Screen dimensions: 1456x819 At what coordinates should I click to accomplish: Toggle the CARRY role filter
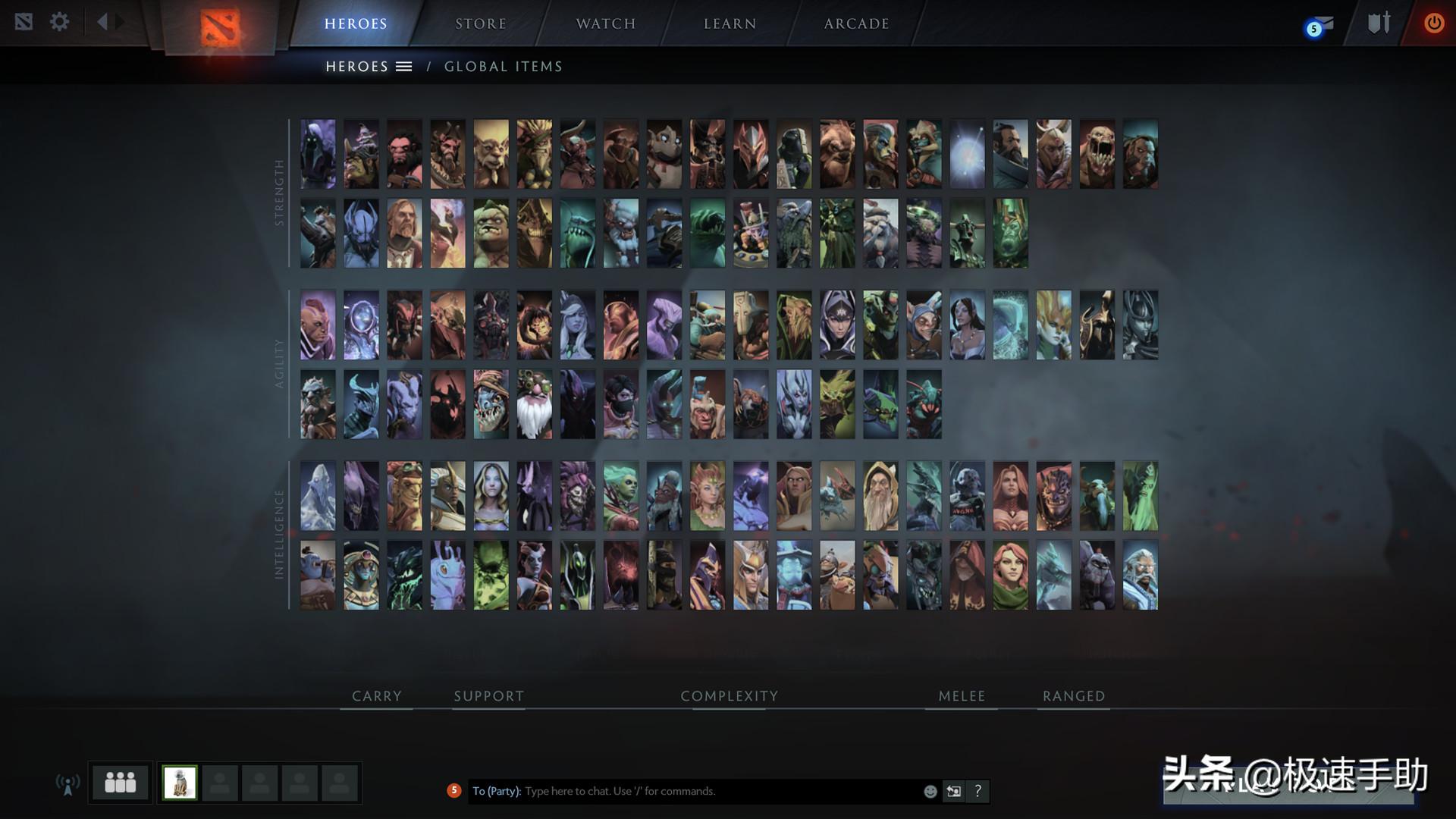(x=375, y=695)
